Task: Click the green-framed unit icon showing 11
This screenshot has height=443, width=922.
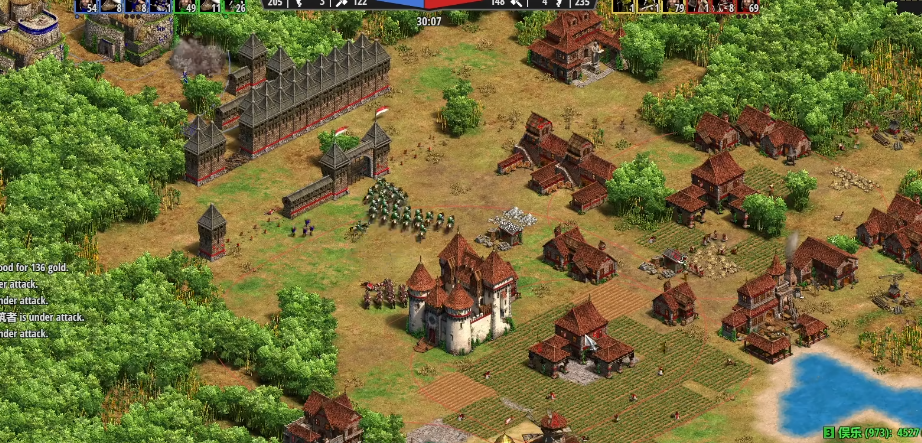Action: point(210,6)
